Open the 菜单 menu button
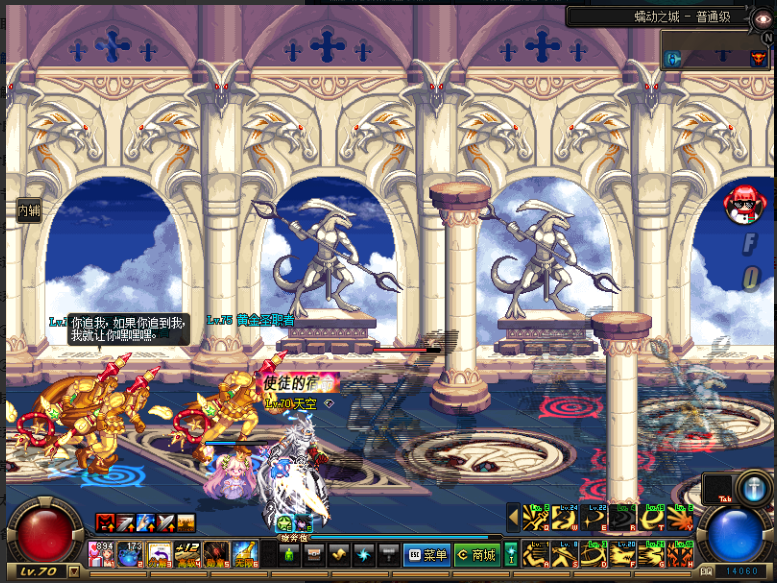 427,555
